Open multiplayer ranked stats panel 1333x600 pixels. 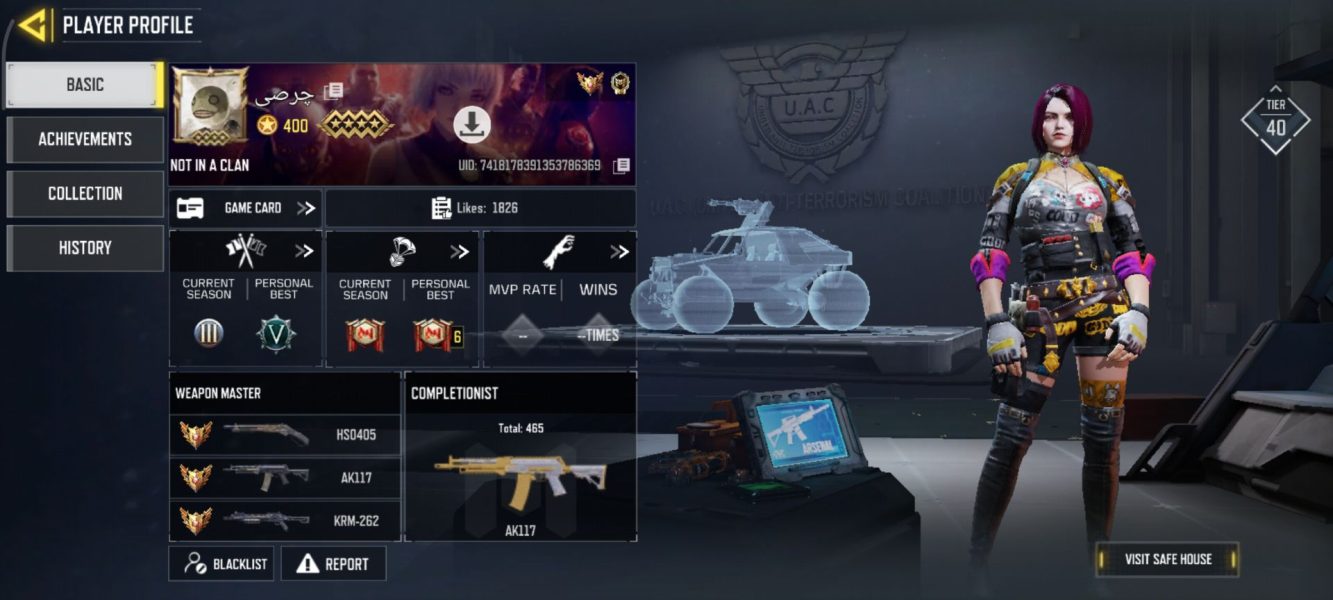[x=245, y=298]
